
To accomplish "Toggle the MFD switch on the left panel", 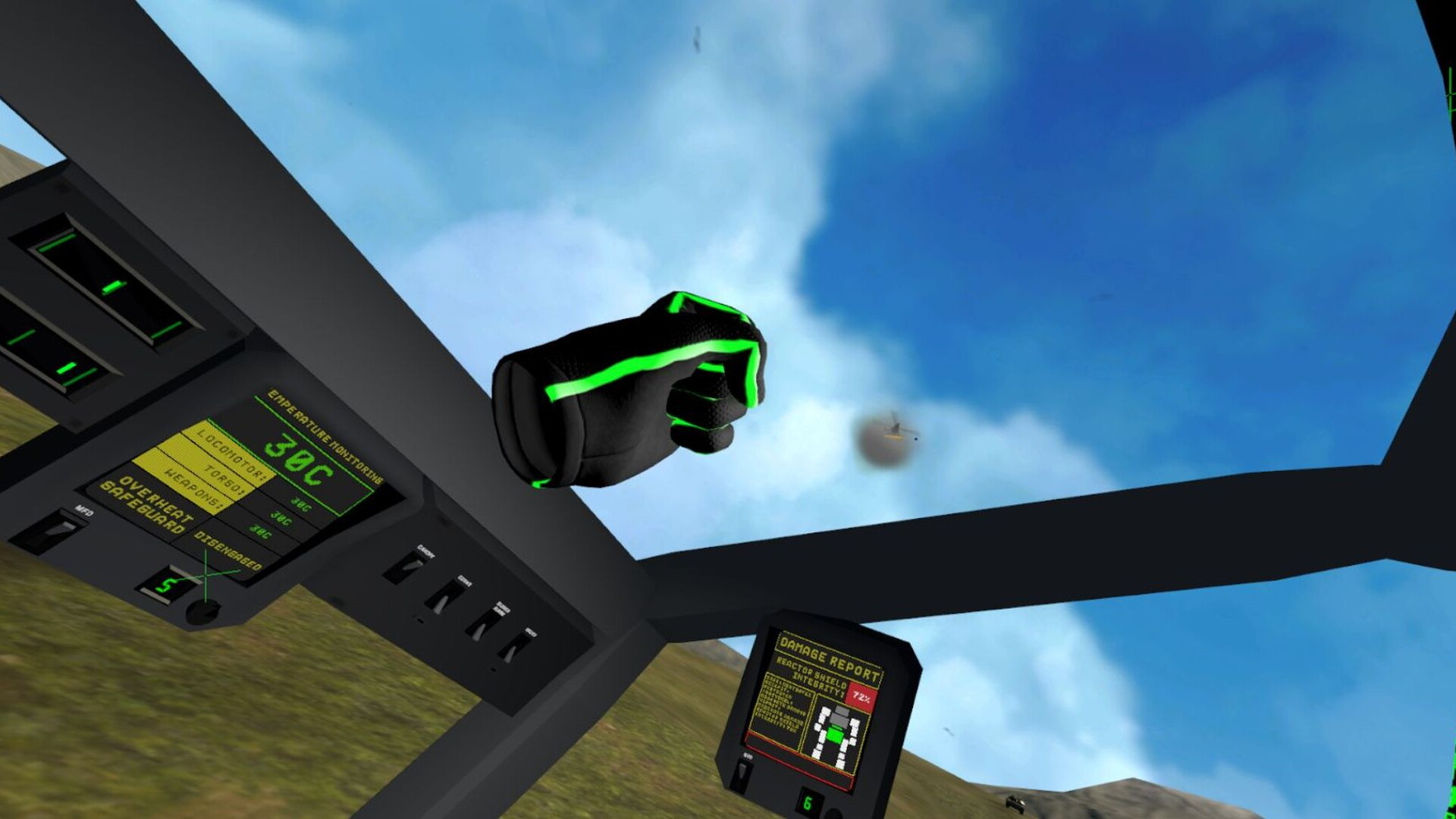I will click(57, 531).
